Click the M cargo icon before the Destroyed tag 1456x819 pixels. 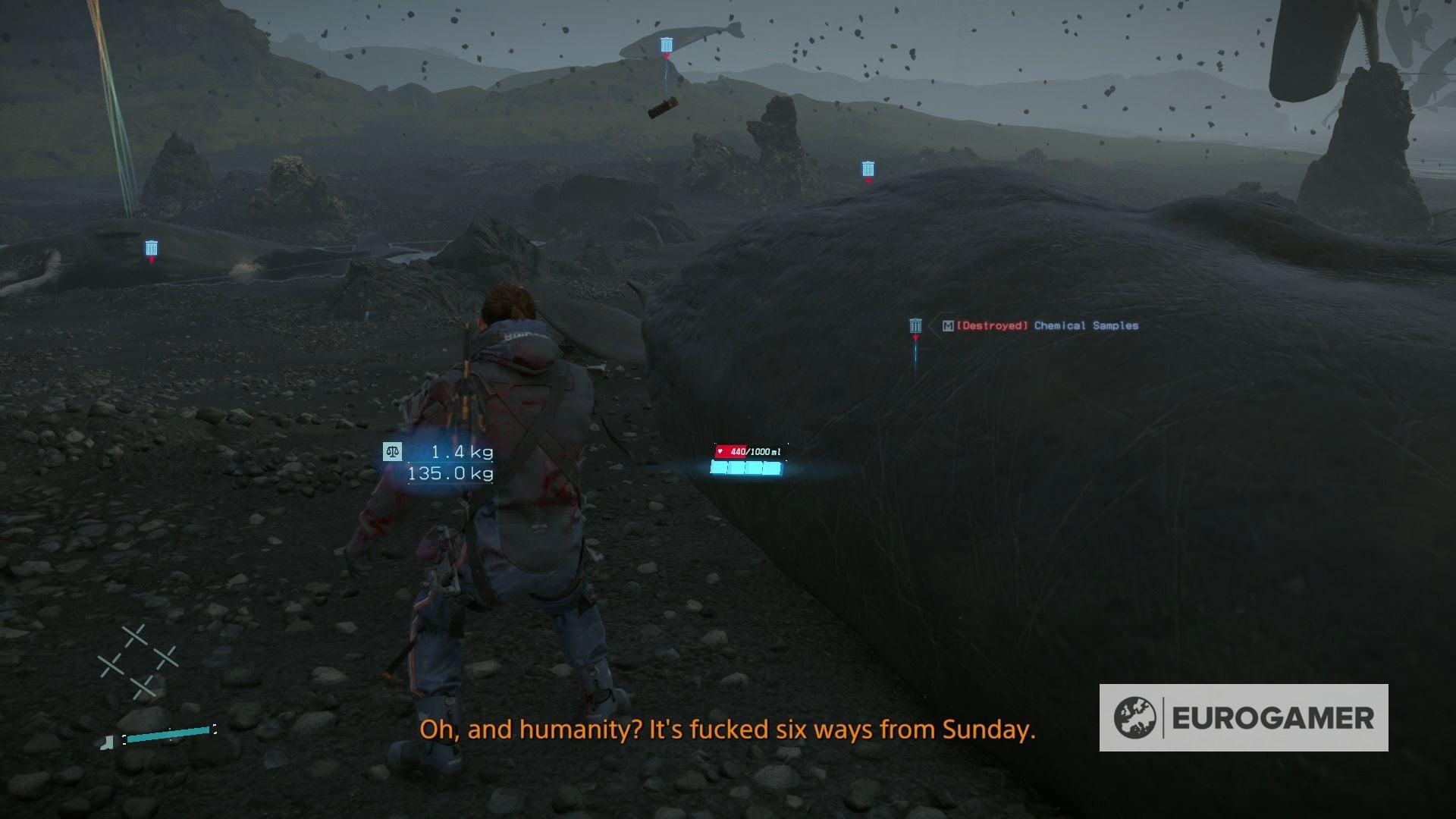(x=947, y=326)
